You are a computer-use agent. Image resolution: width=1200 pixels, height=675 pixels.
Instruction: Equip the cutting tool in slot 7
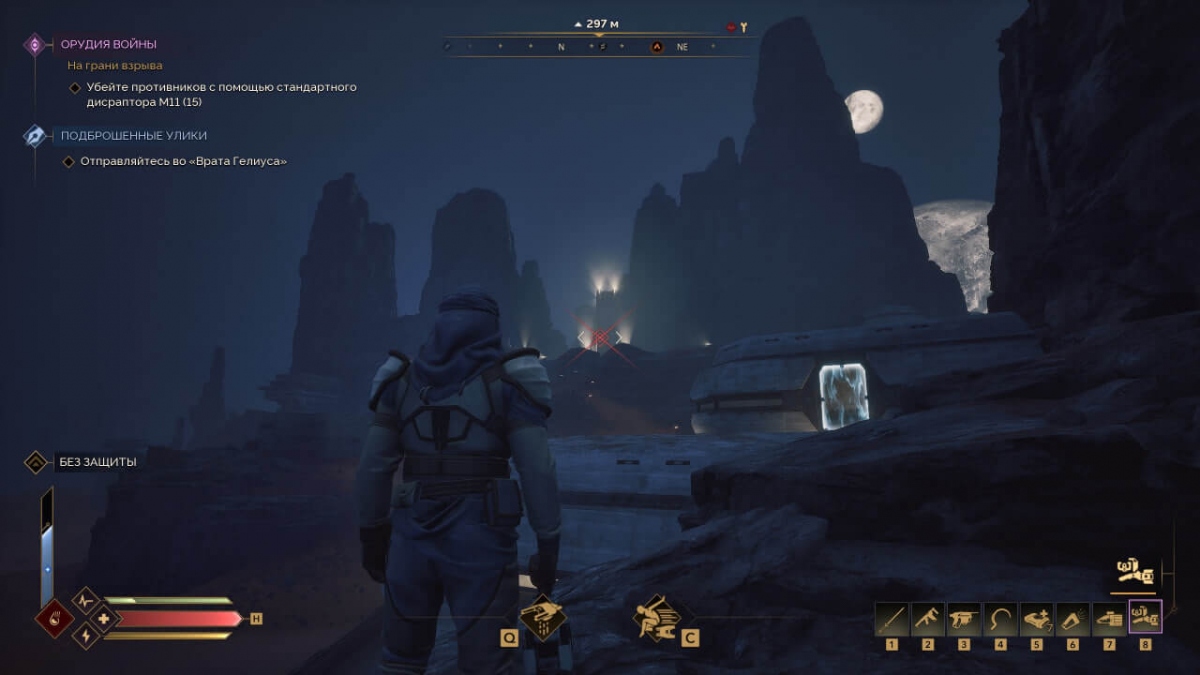point(1109,619)
